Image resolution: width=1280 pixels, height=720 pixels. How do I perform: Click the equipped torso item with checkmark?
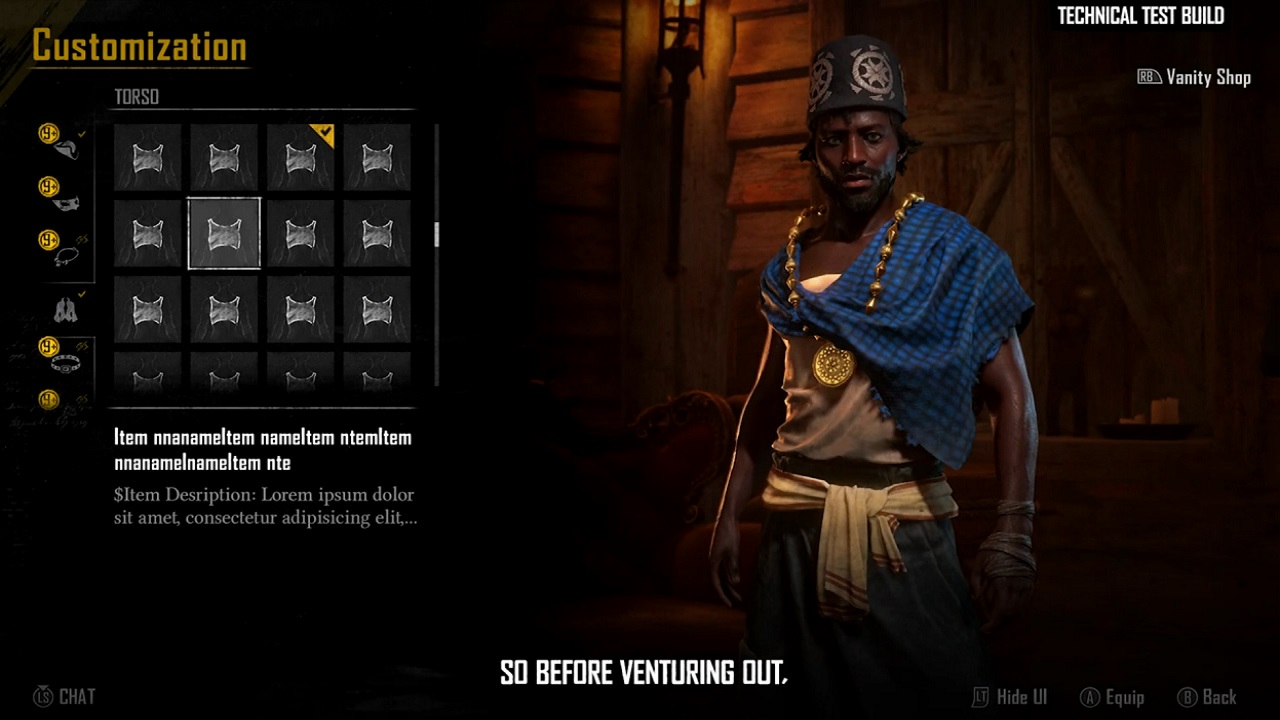(x=301, y=157)
